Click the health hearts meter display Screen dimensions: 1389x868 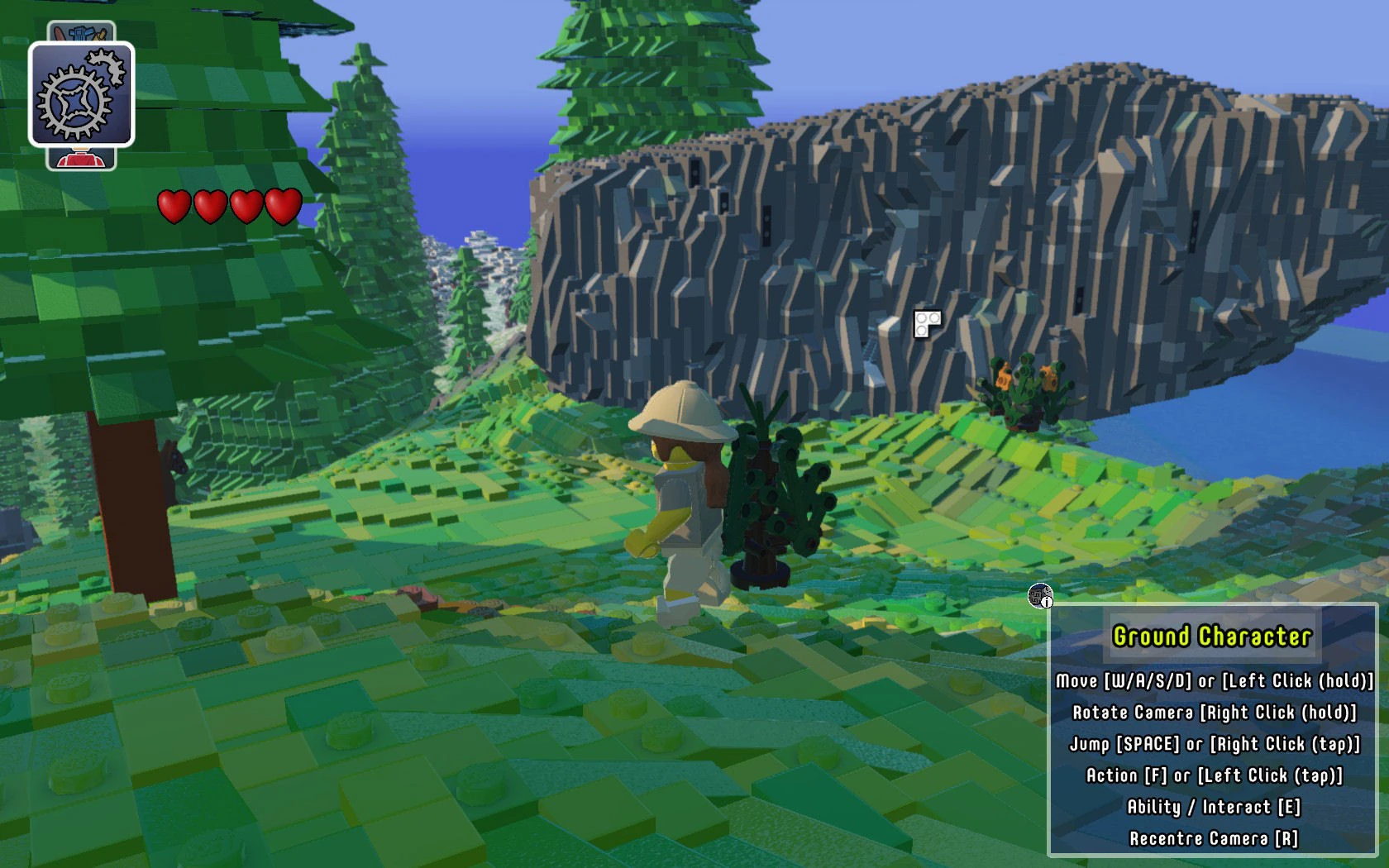click(228, 207)
